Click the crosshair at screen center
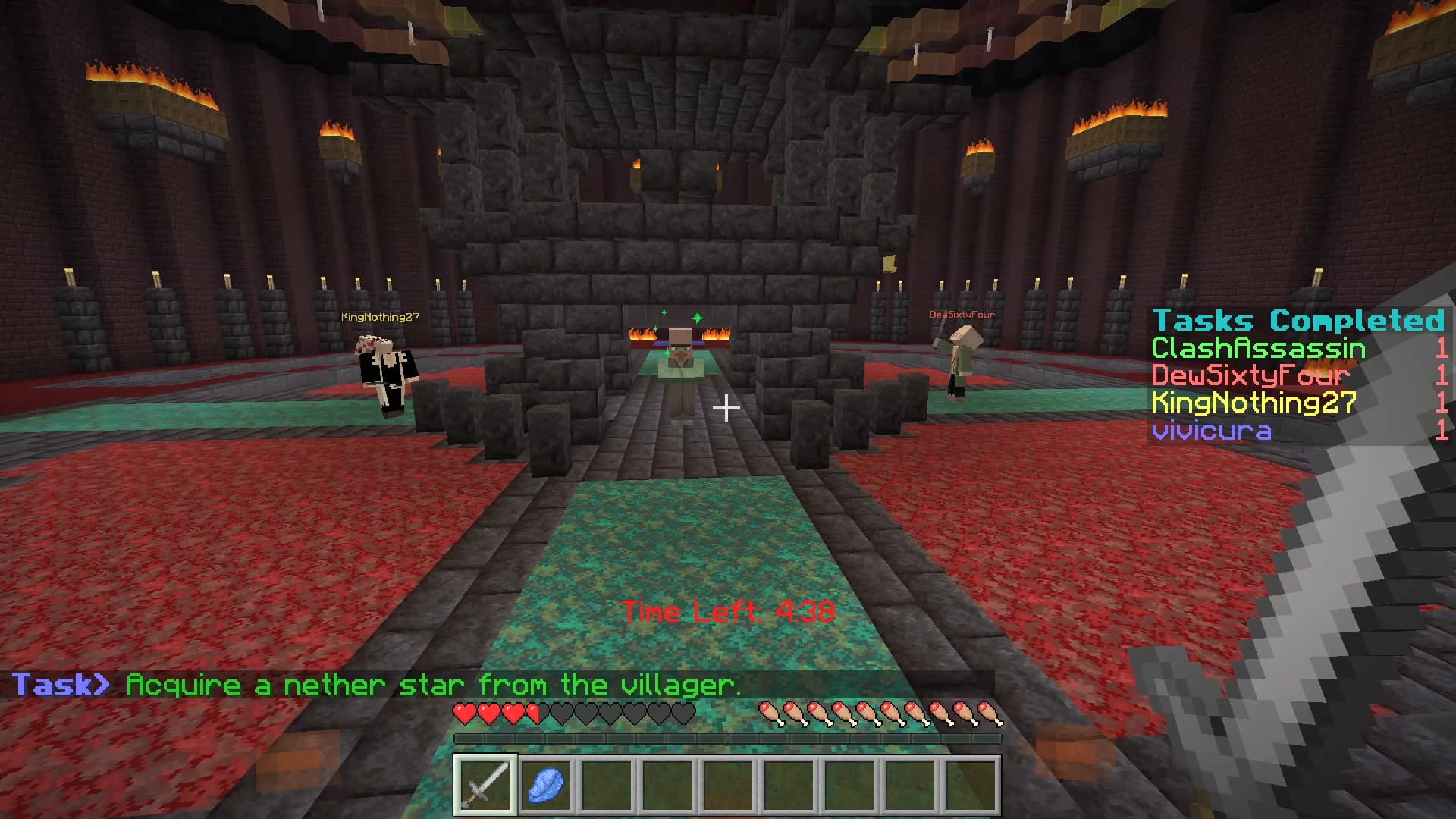Viewport: 1456px width, 819px height. click(728, 409)
